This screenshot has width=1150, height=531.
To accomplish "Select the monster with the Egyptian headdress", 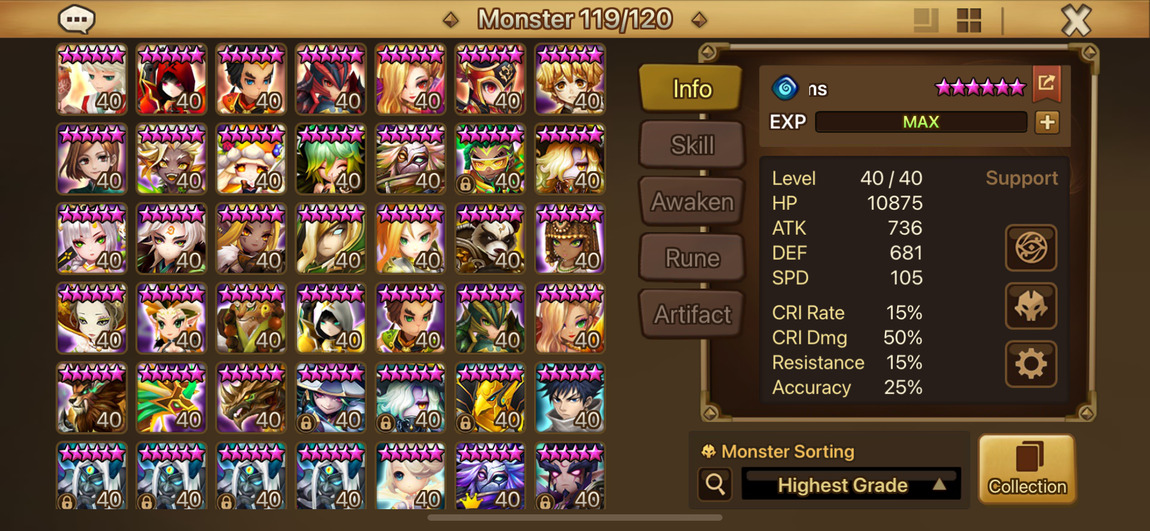I will coord(570,240).
